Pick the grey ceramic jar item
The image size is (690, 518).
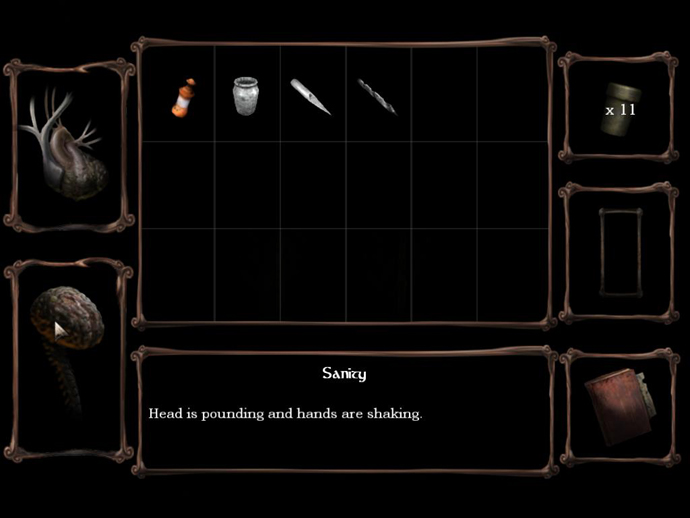246,97
